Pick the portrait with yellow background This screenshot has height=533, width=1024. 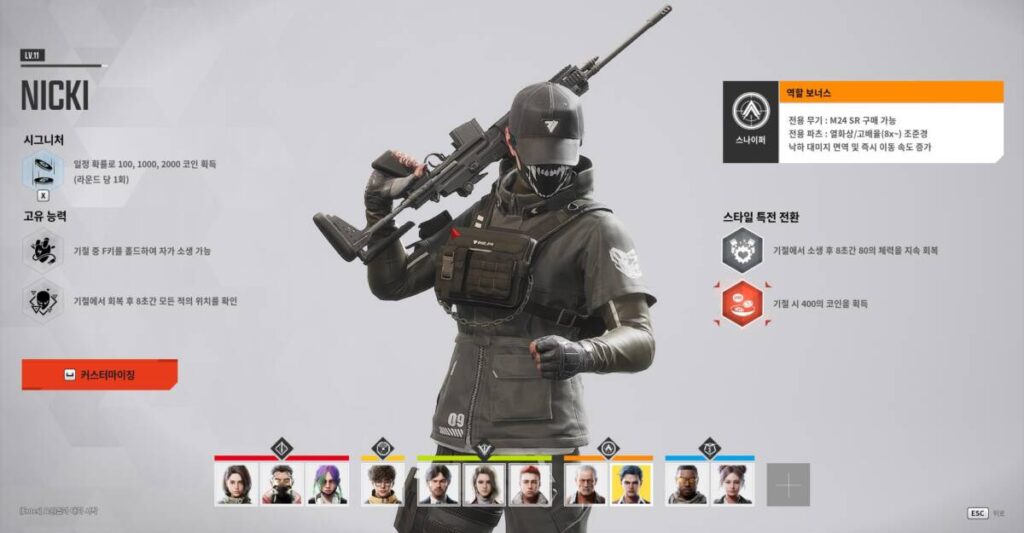pyautogui.click(x=631, y=484)
